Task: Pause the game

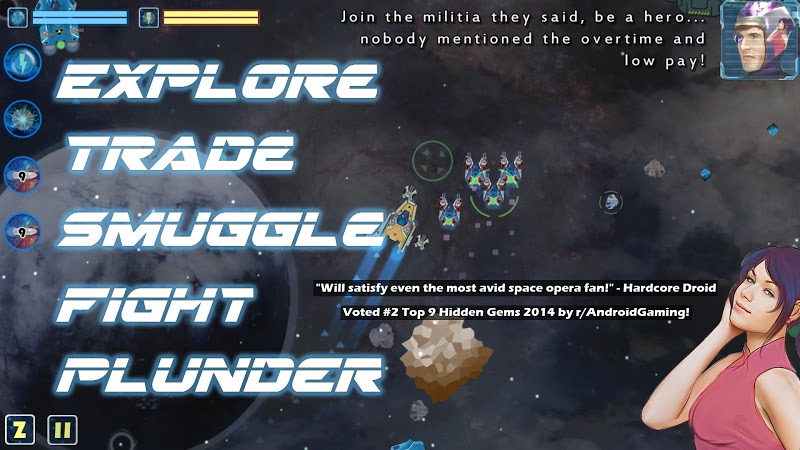Action: [x=62, y=430]
